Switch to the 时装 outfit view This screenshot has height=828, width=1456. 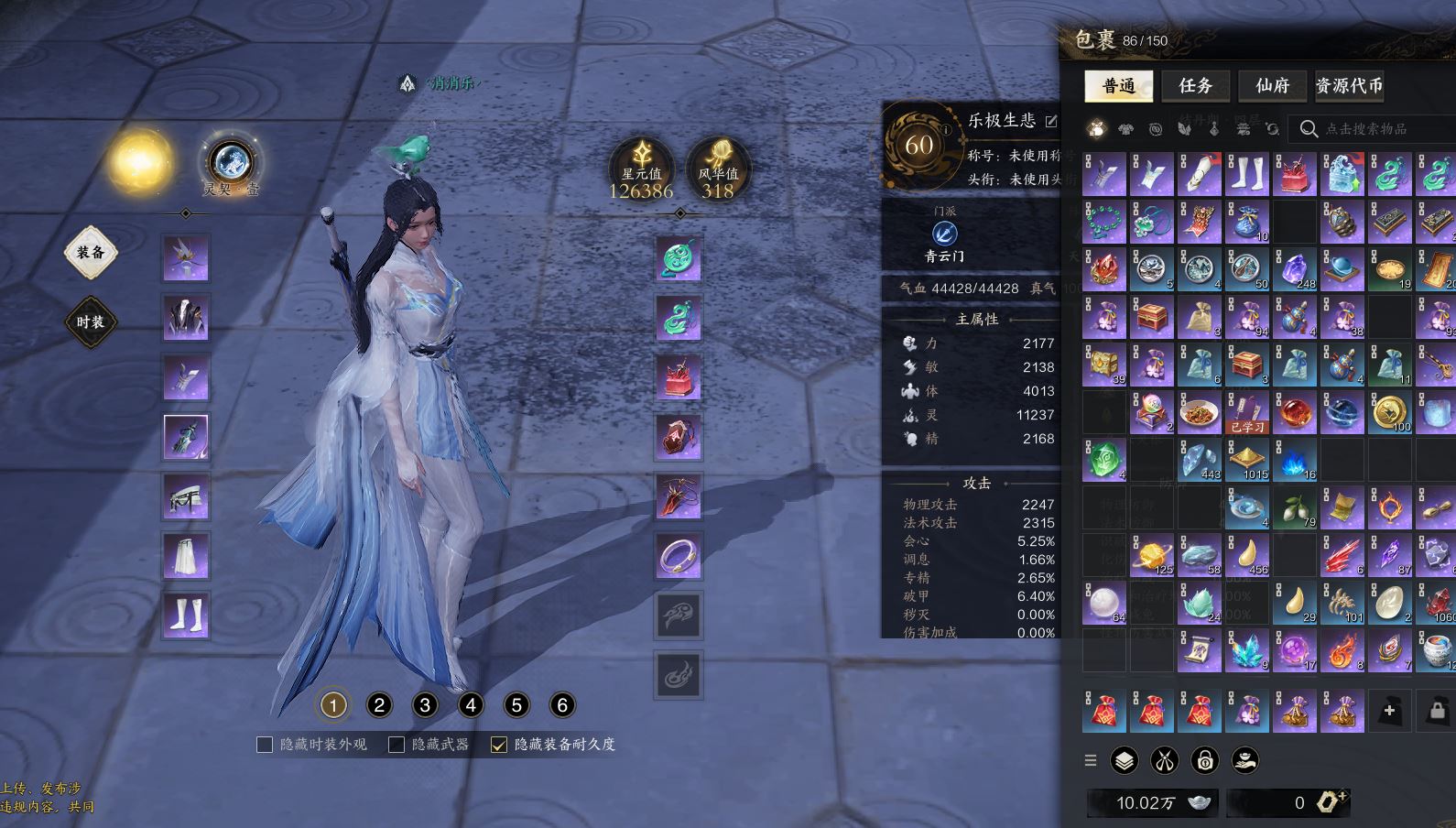(91, 322)
